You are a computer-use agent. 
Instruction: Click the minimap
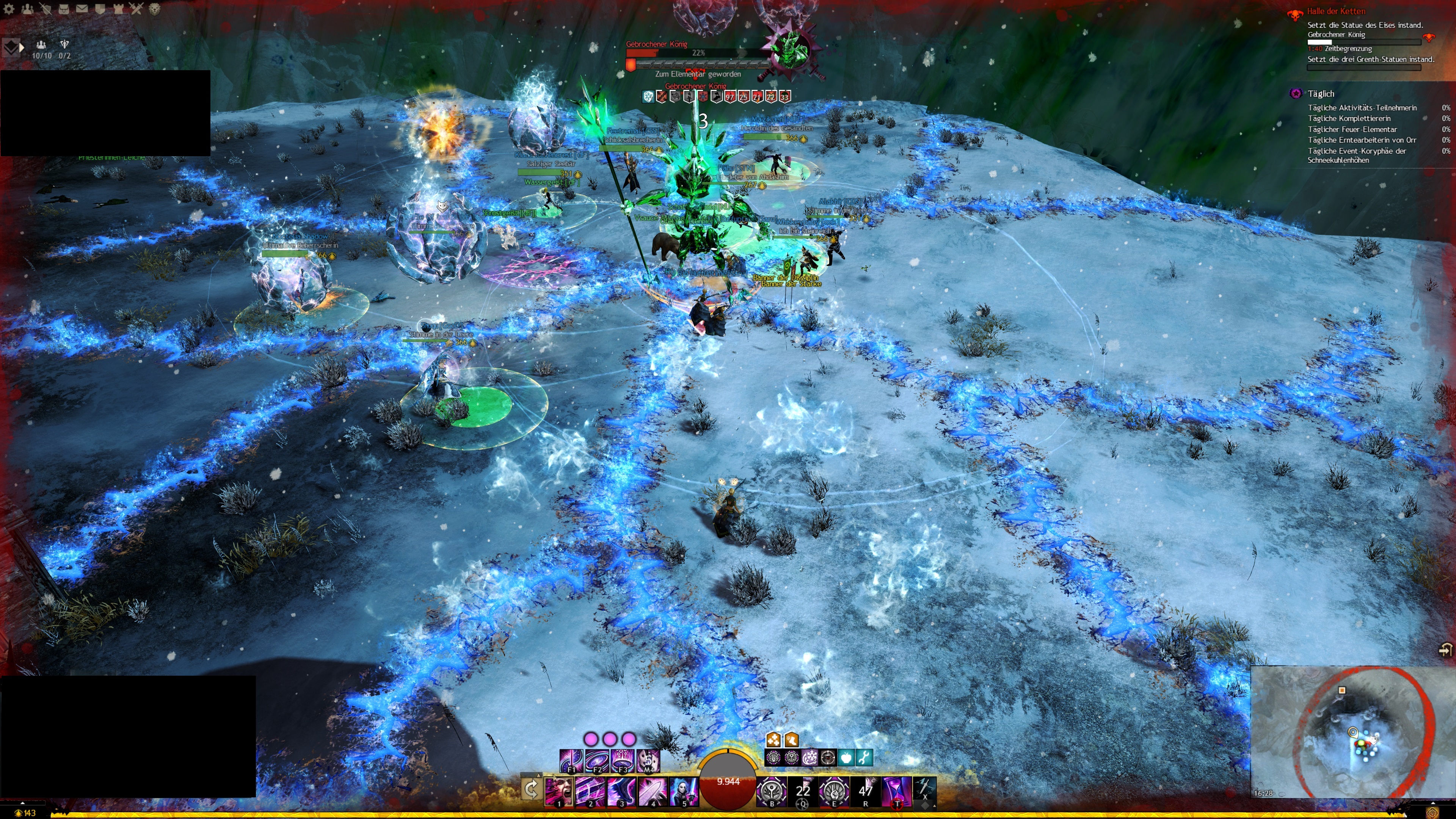tap(1351, 732)
